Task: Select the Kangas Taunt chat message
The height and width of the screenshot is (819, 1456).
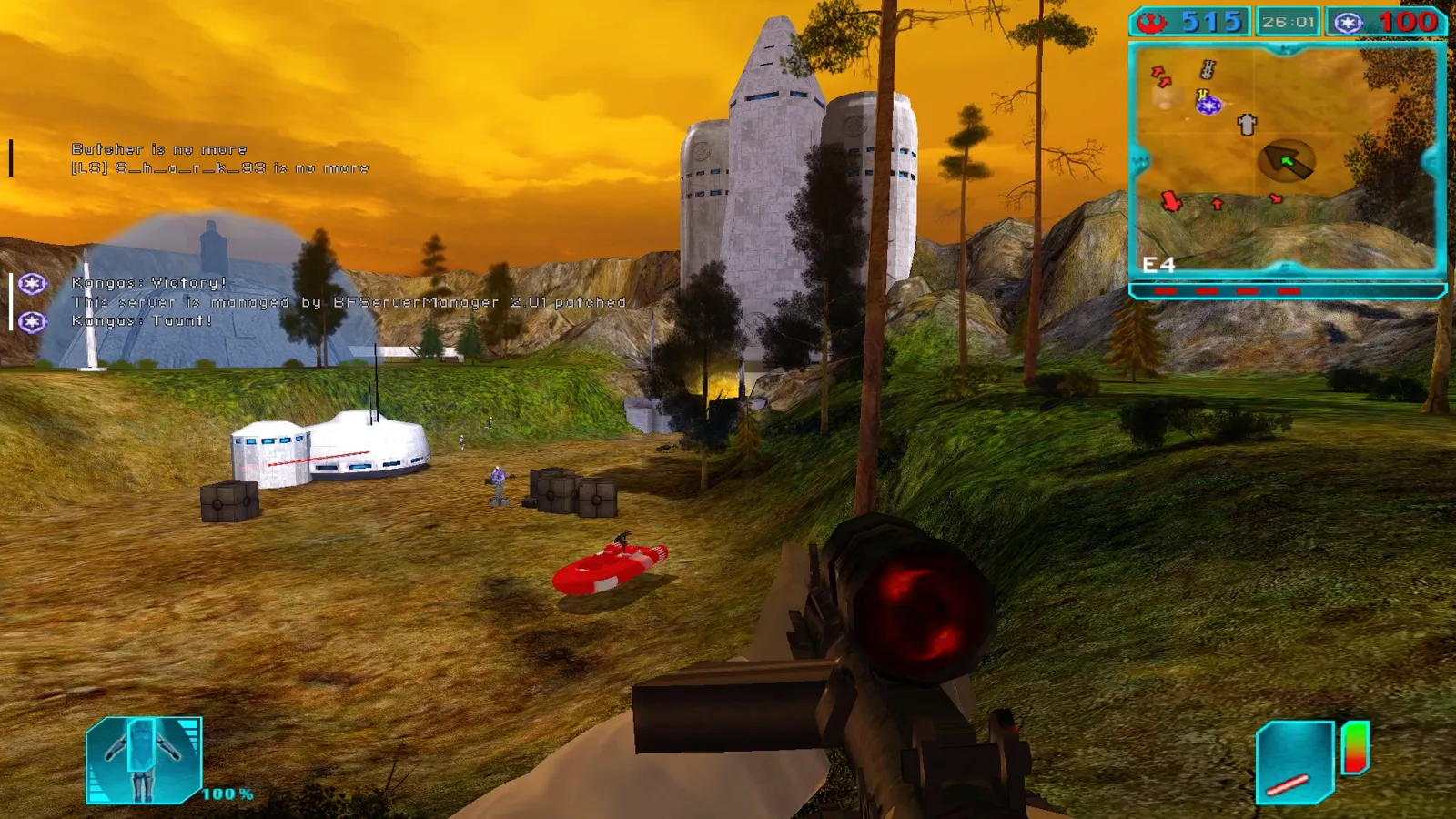Action: pos(142,321)
